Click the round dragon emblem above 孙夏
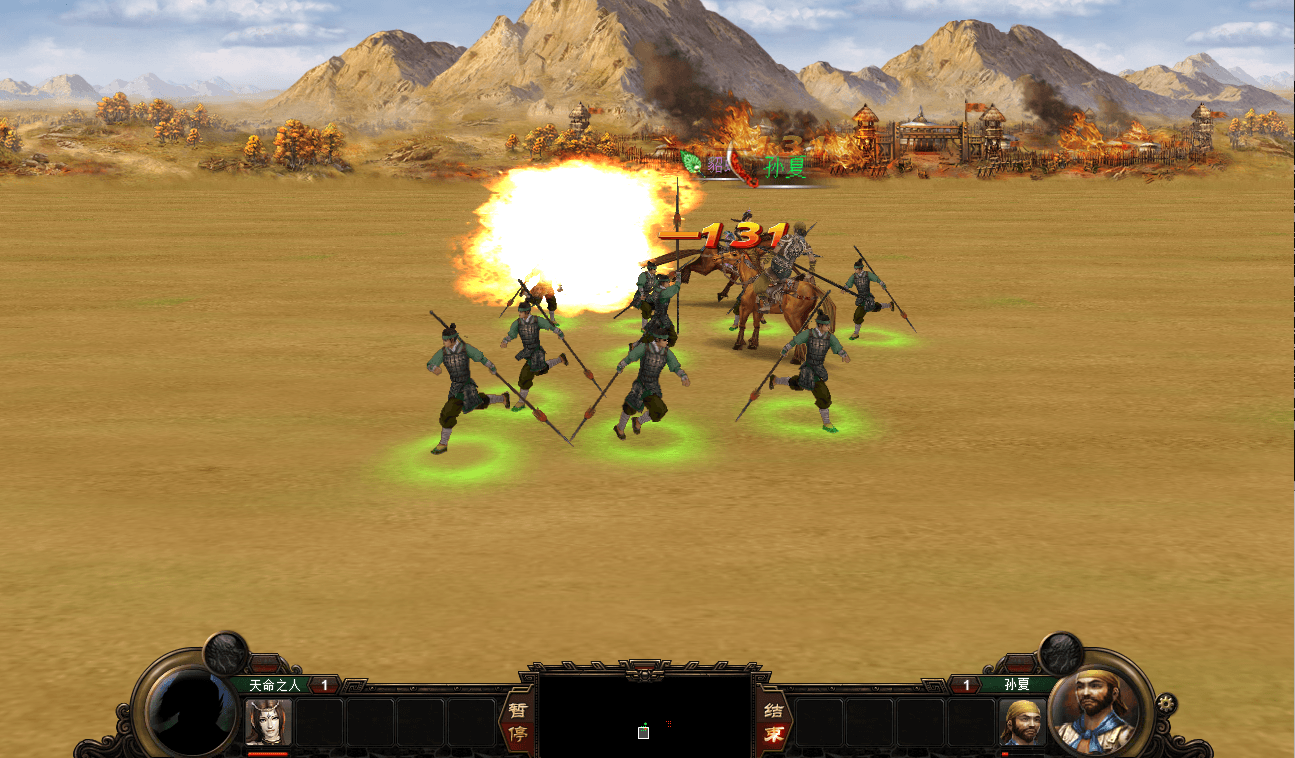Screen dimensions: 1295x758 pyautogui.click(x=1060, y=652)
